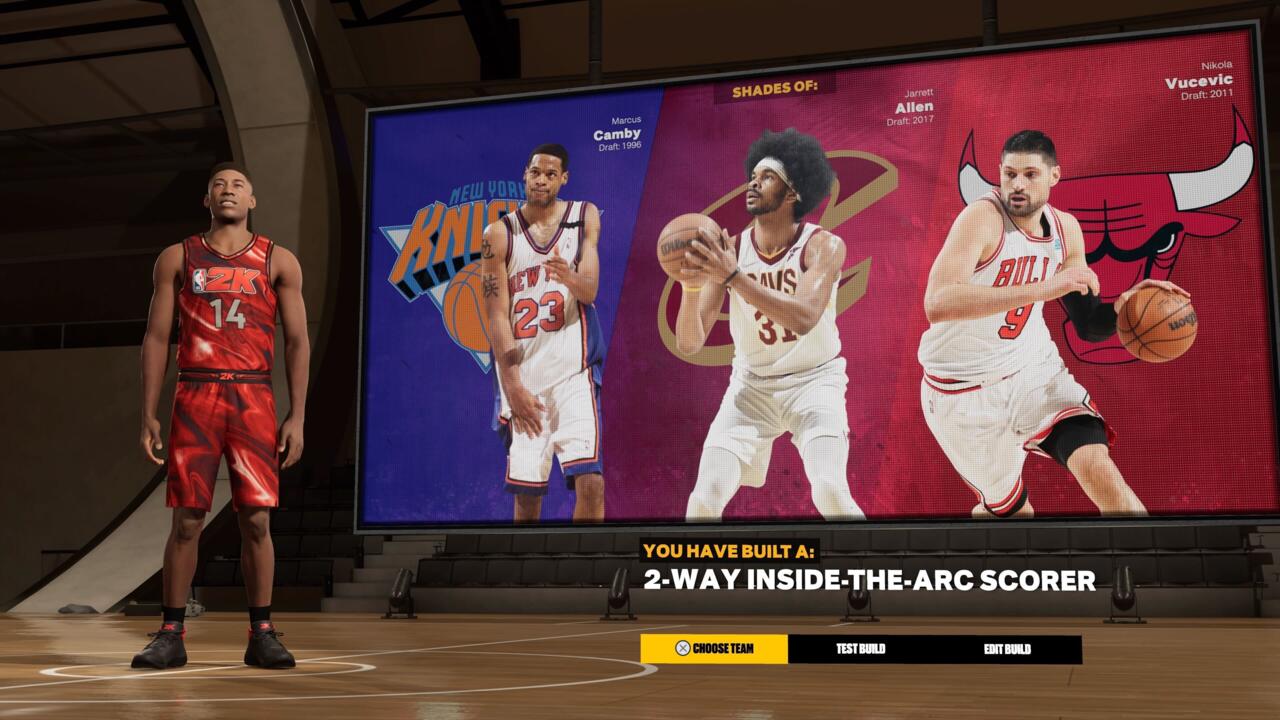Choose Edit Build to modify player
The height and width of the screenshot is (720, 1280).
coord(1007,649)
